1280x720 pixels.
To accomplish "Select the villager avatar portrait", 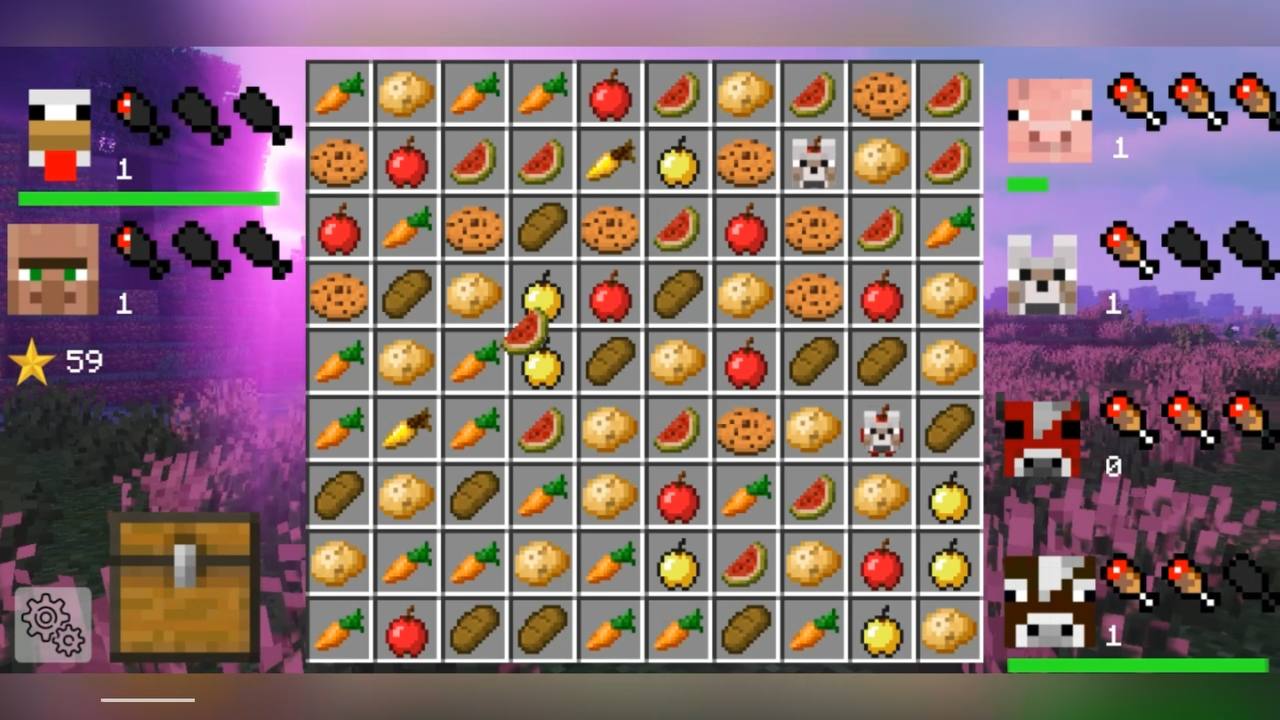I will [55, 265].
